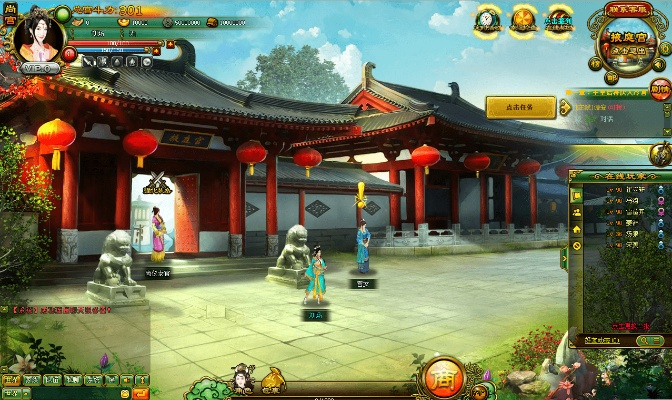
Task: Toggle the sound speaker button by minimap
Action: click(x=656, y=63)
